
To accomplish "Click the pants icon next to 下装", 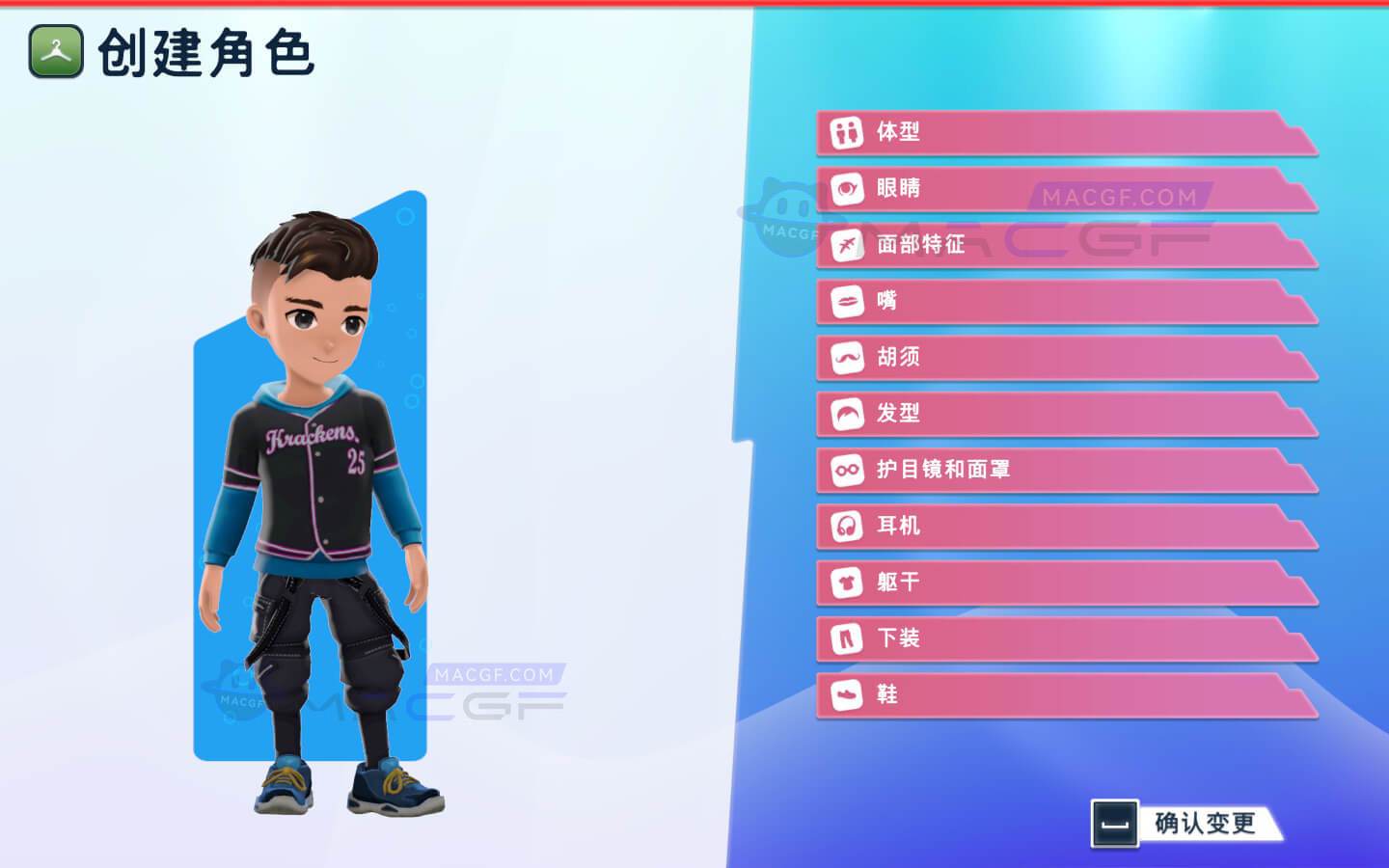I will tap(847, 638).
